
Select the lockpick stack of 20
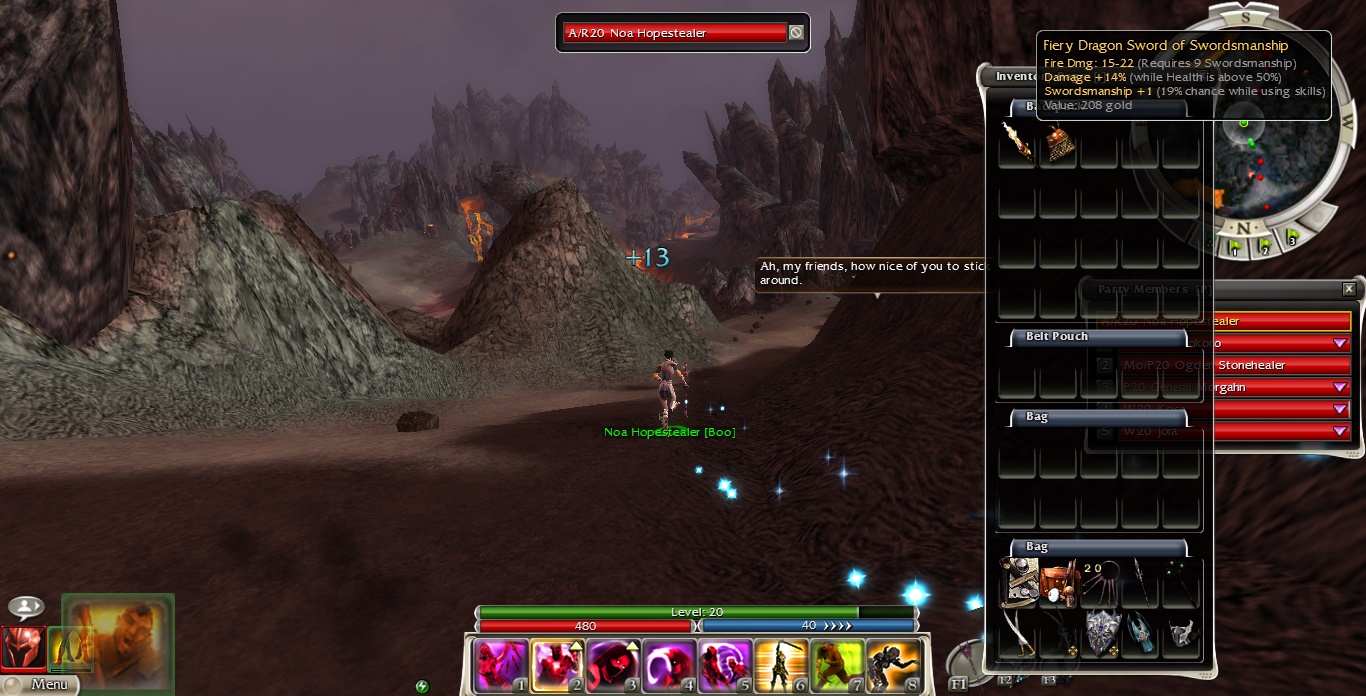click(x=1099, y=583)
